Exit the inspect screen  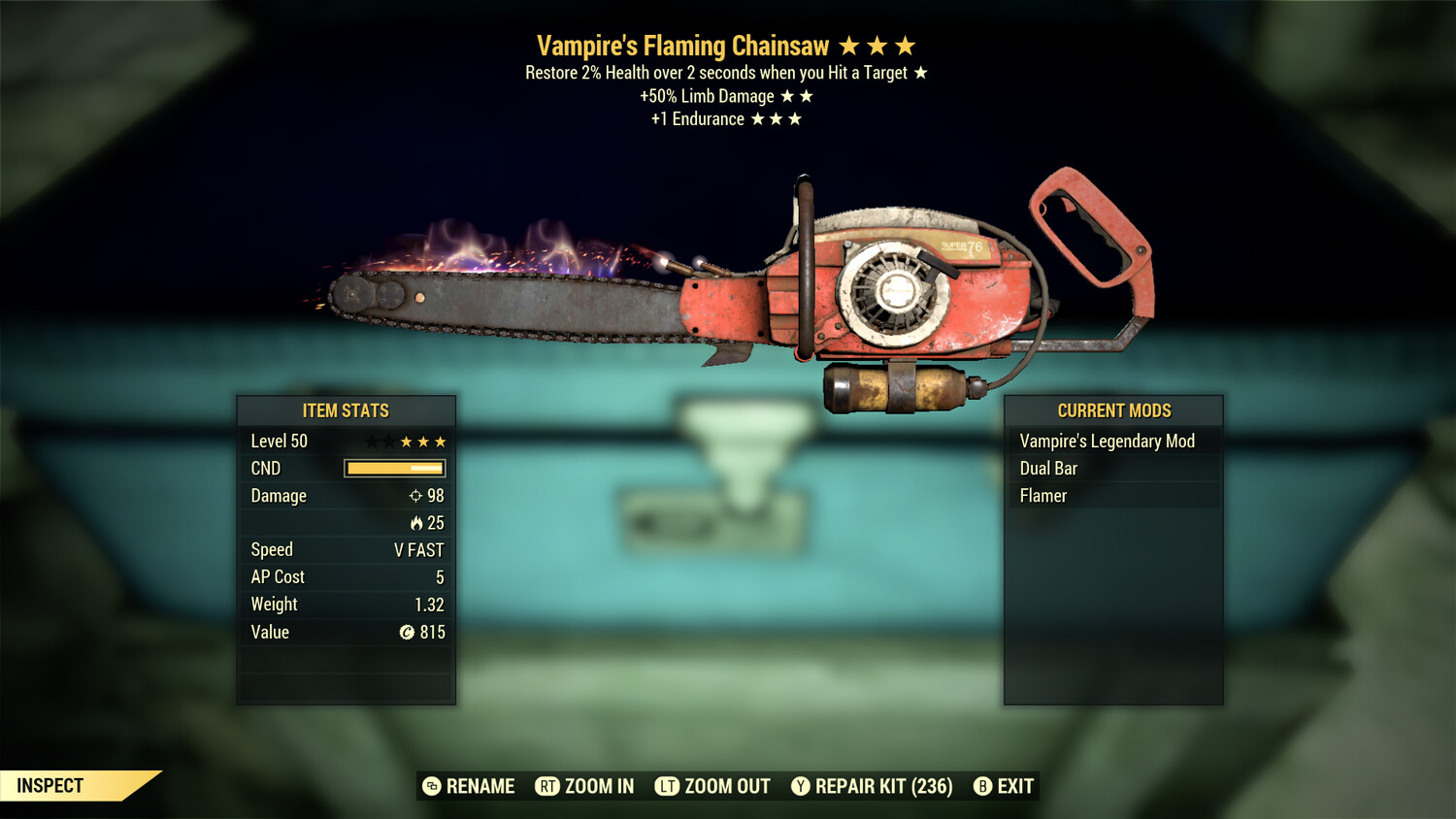(x=1004, y=786)
